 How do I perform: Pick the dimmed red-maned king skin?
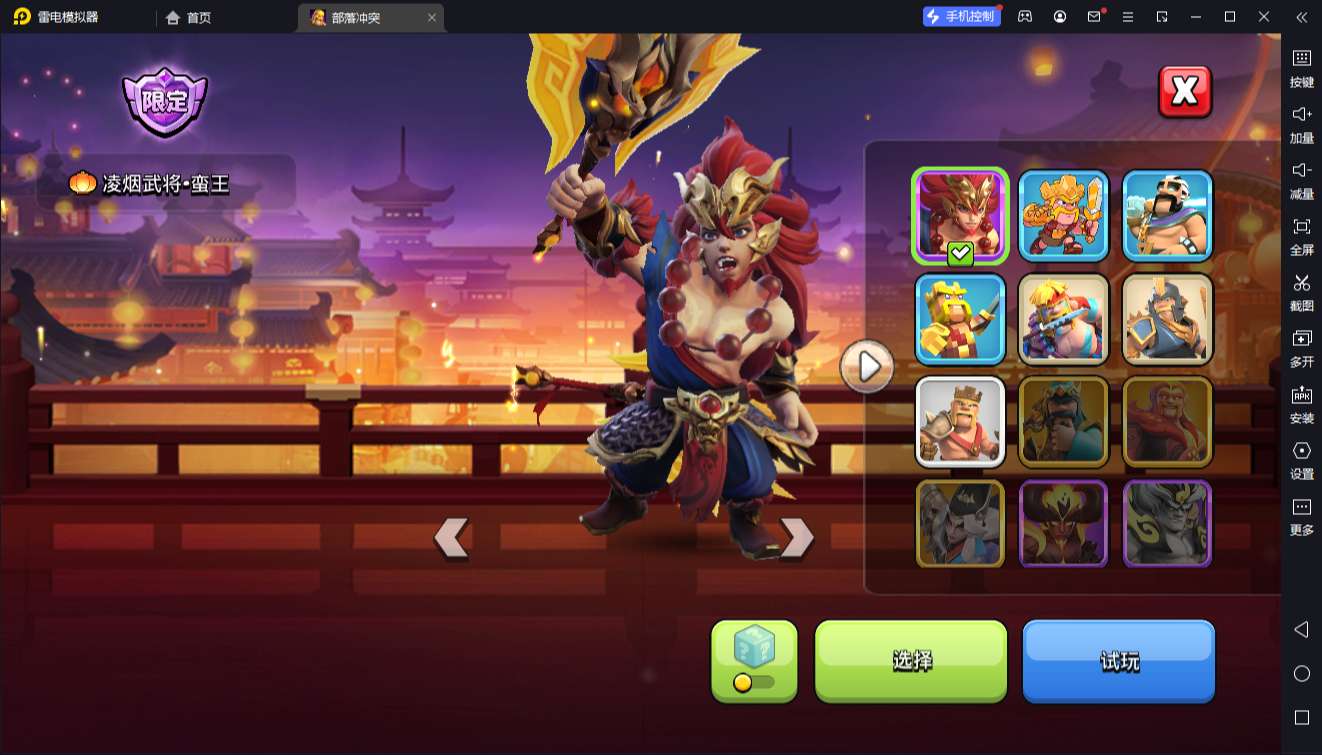1167,422
